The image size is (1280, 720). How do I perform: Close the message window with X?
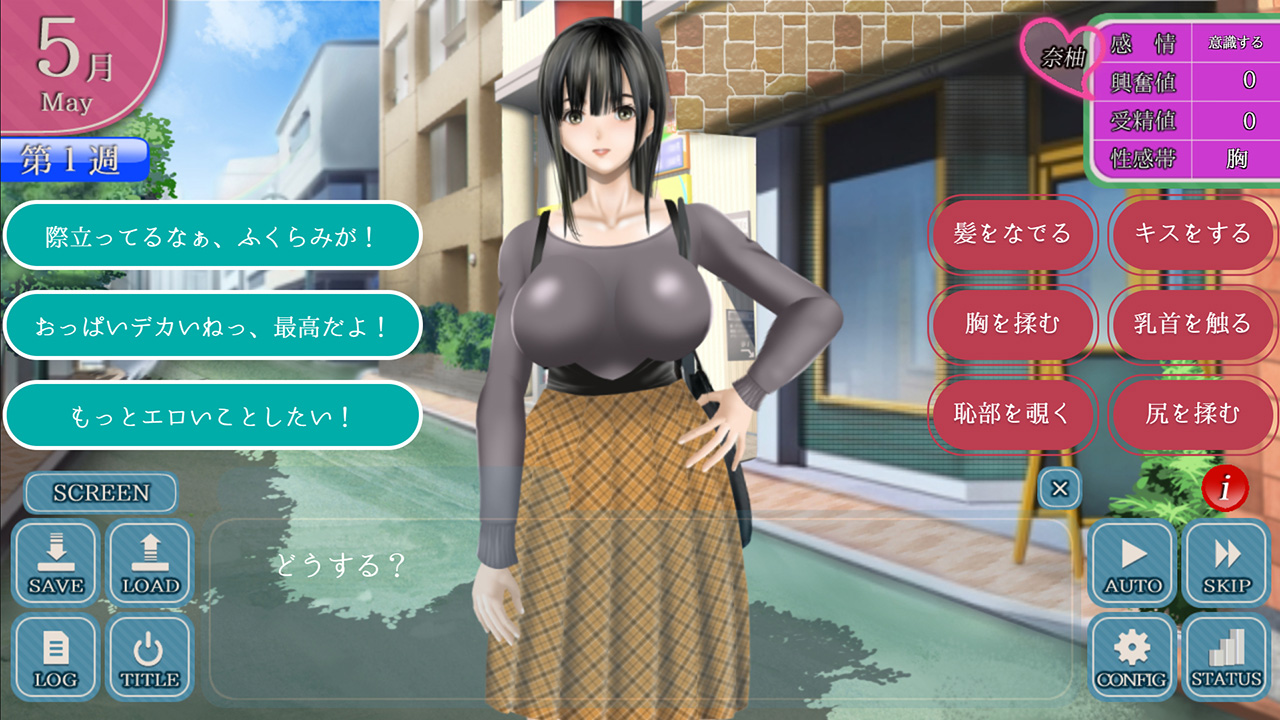click(1060, 489)
